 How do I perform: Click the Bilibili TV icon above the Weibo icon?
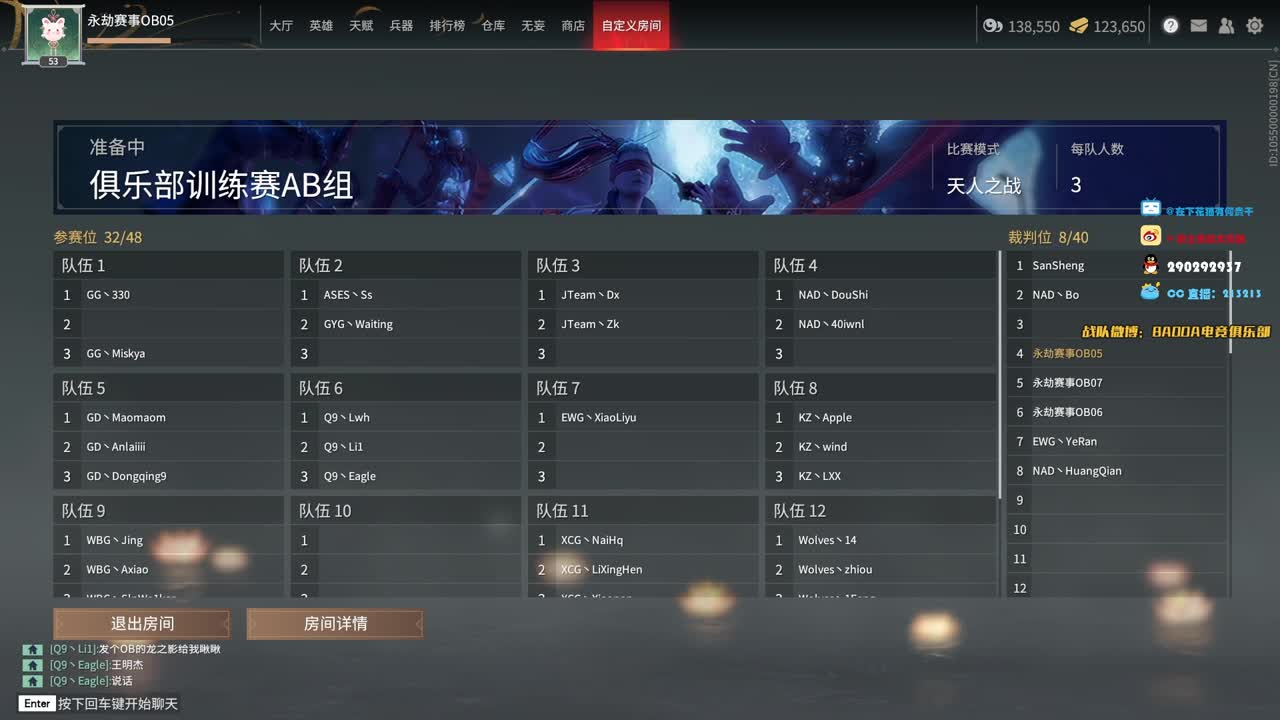tap(1150, 208)
